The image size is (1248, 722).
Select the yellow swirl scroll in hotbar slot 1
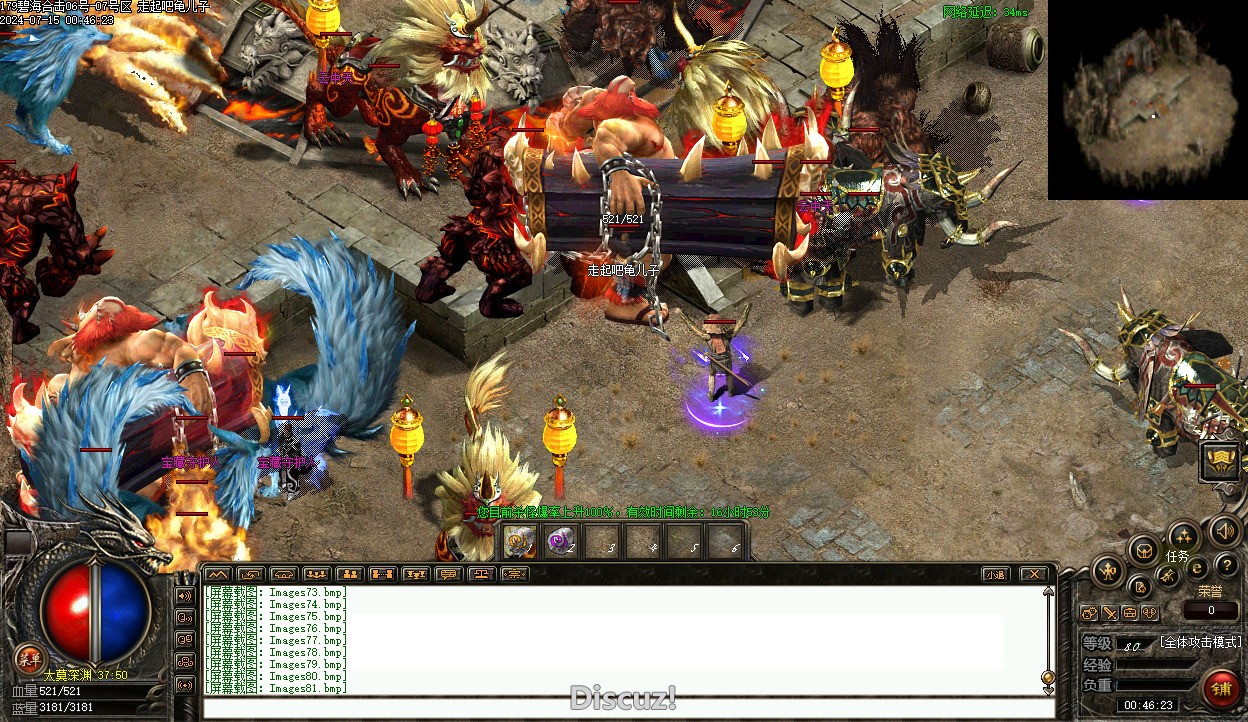(519, 542)
